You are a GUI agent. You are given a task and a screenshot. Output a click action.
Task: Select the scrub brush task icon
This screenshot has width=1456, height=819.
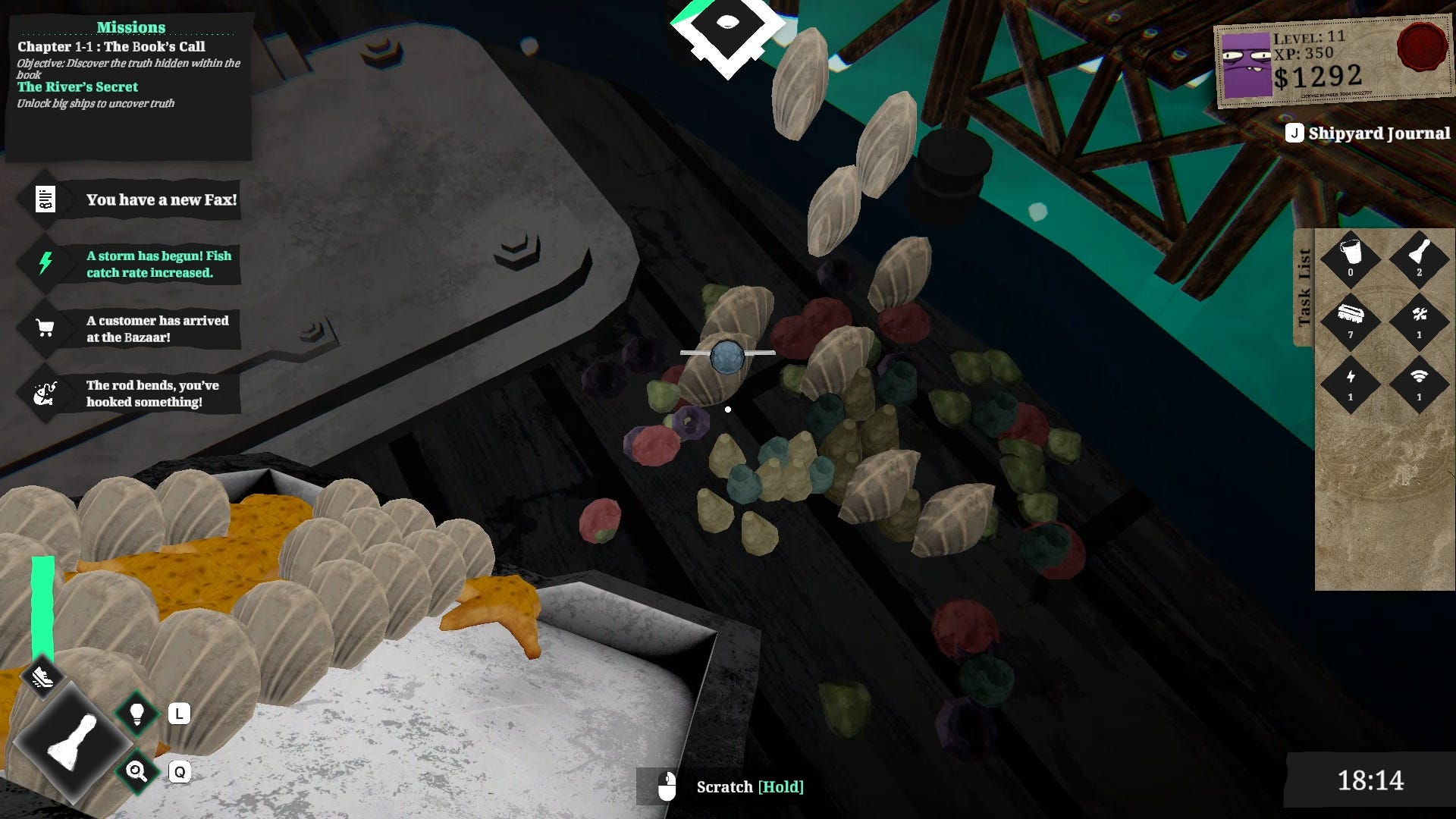tap(1350, 318)
